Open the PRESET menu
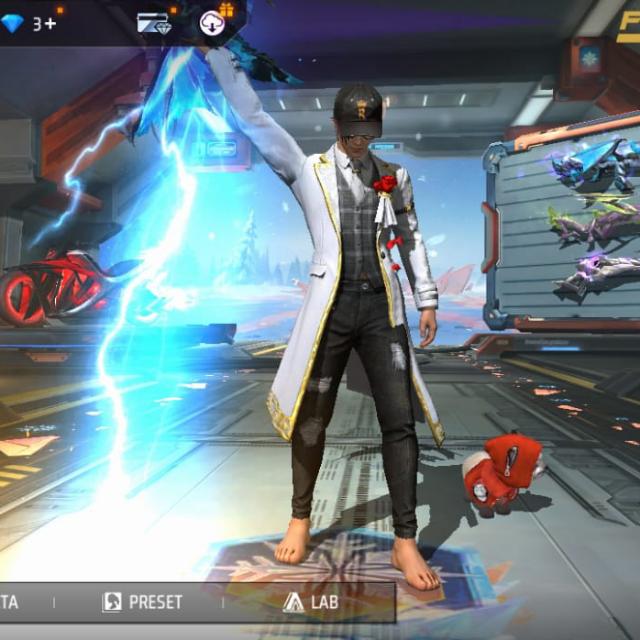Viewport: 640px width, 640px height. pyautogui.click(x=143, y=602)
